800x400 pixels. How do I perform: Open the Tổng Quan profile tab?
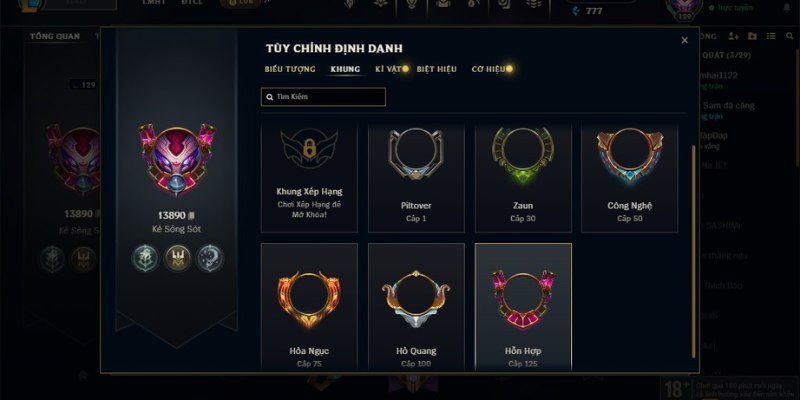(x=55, y=36)
